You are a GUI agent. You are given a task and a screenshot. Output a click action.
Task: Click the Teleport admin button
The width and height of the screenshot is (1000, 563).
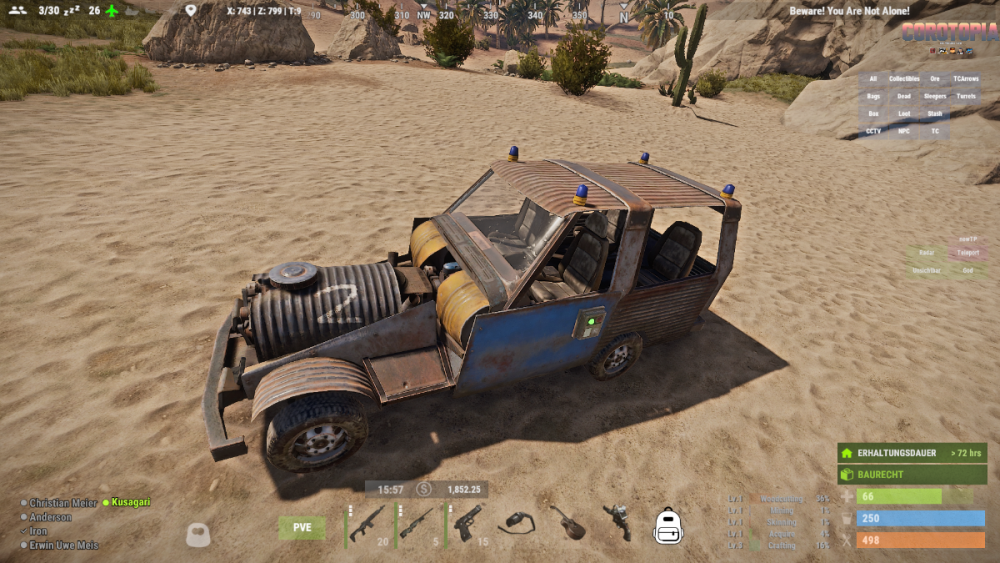click(967, 254)
